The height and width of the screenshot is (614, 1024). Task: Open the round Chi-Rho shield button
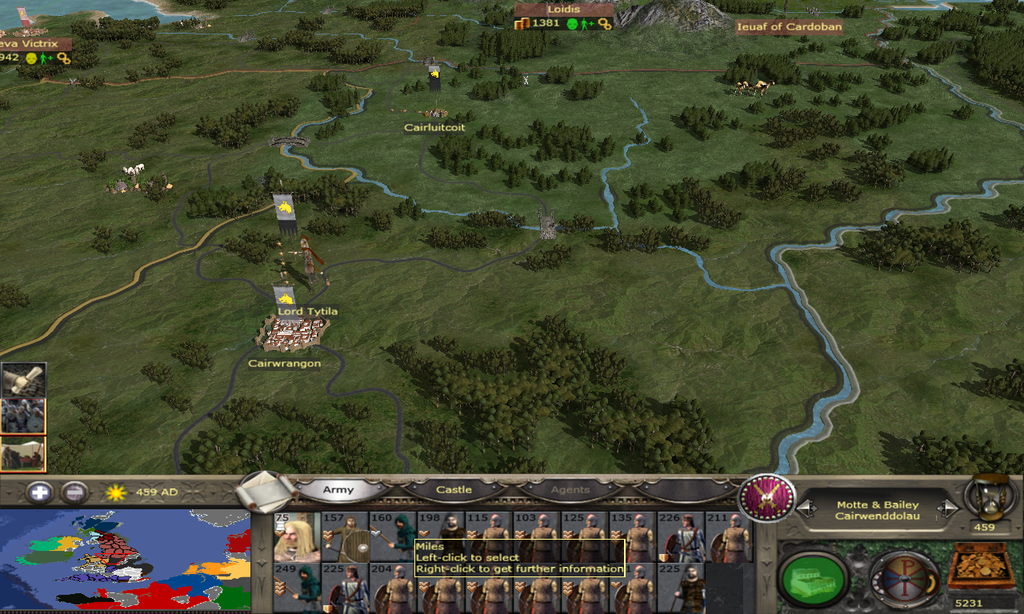click(902, 577)
